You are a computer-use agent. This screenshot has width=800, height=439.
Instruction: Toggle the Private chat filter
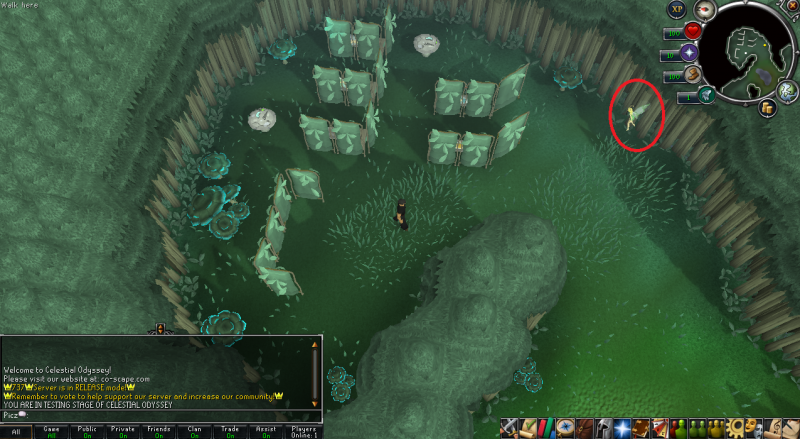123,431
